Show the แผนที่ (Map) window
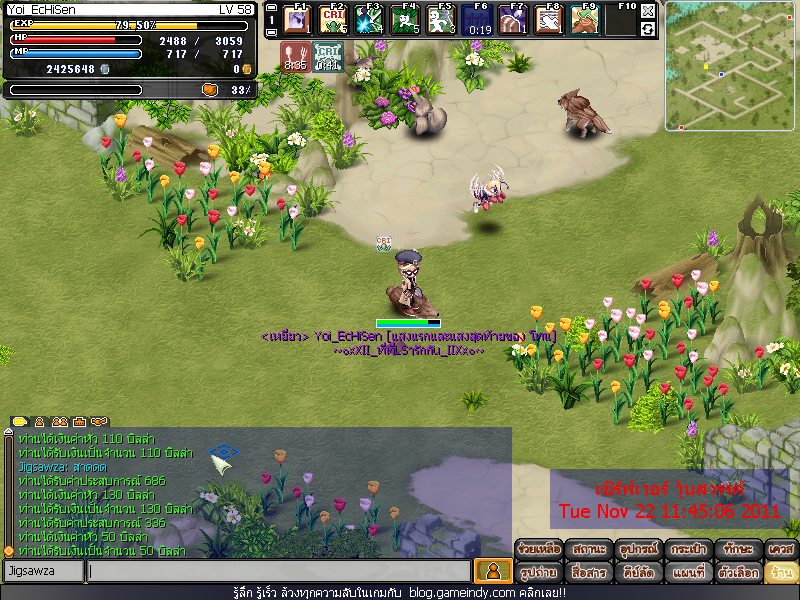This screenshot has width=800, height=600. click(x=688, y=572)
